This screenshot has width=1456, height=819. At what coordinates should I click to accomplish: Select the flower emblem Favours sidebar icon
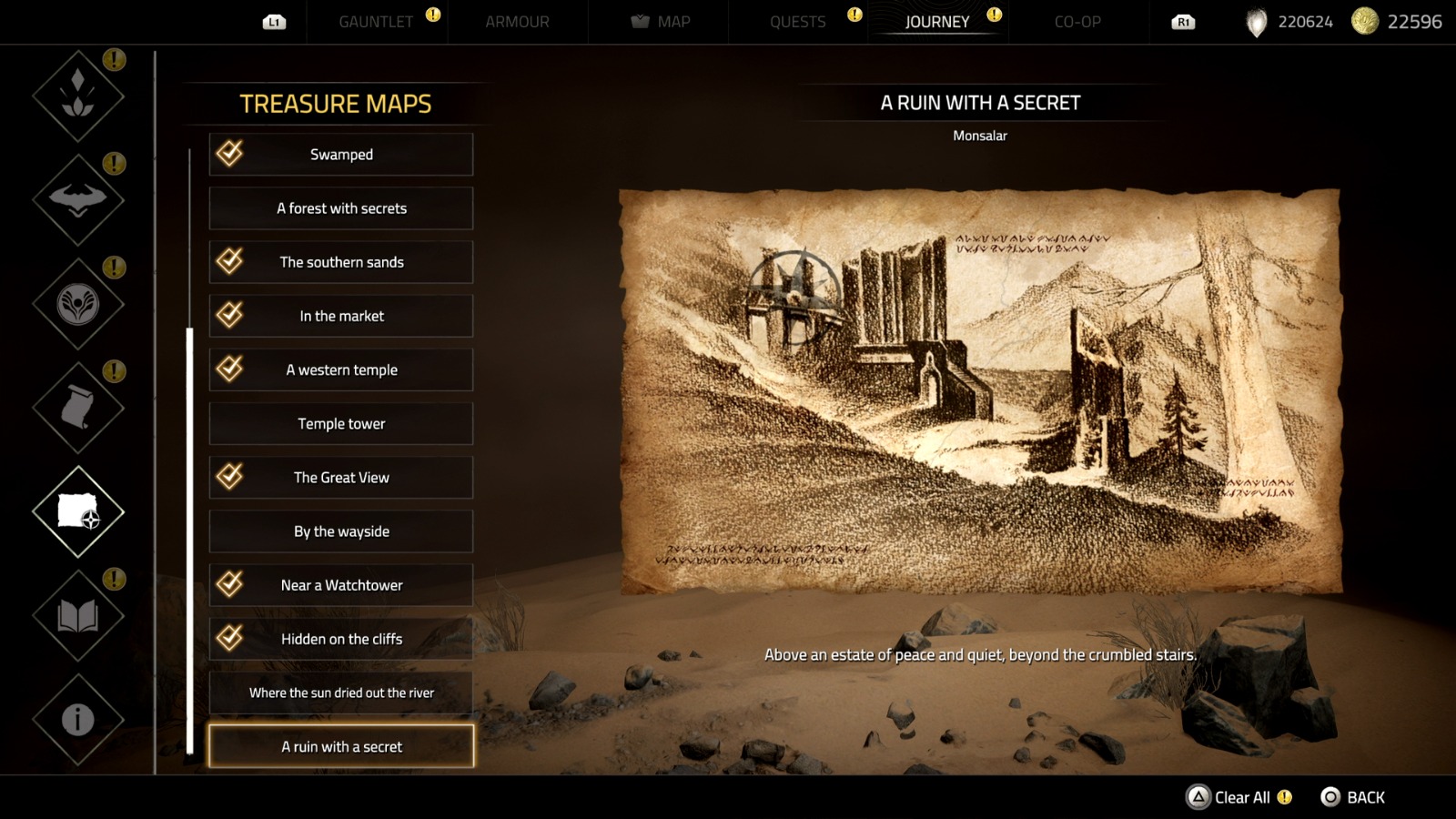pyautogui.click(x=77, y=303)
